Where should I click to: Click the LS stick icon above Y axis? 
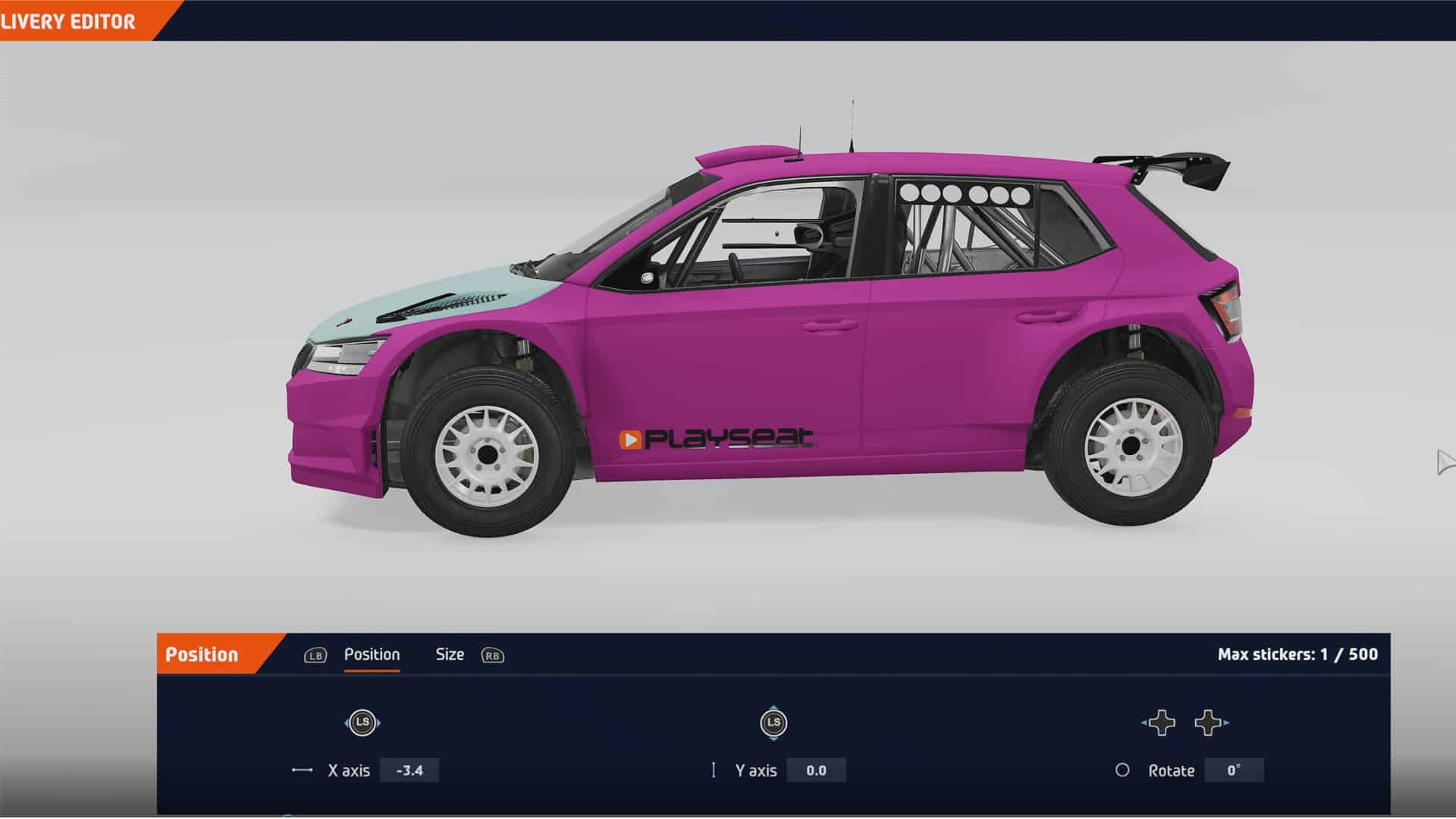(x=773, y=723)
